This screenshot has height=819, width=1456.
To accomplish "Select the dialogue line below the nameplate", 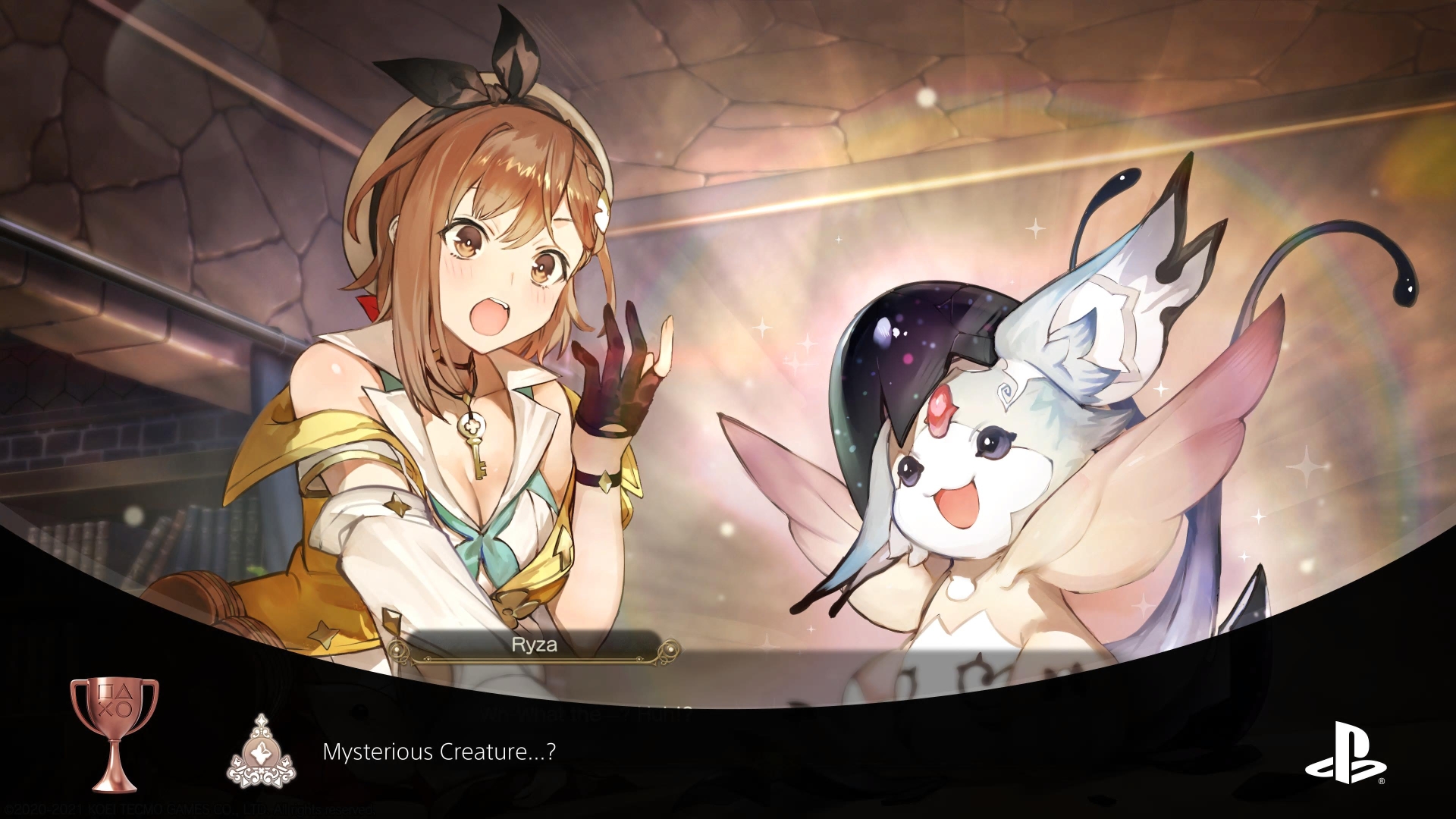I will click(584, 711).
